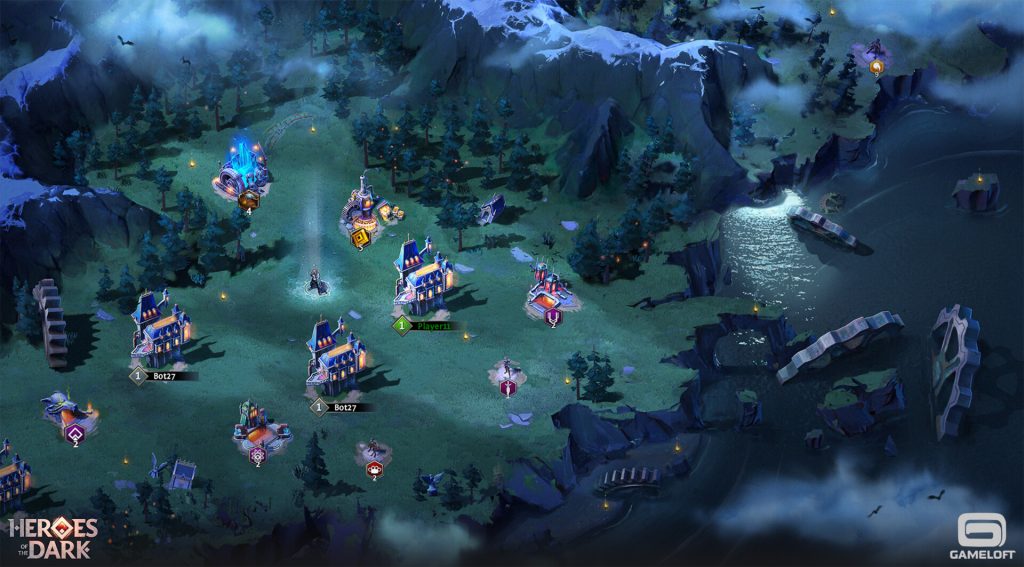Screen dimensions: 1024x567
Task: Tap the purple chevron hexagon marker
Action: [75, 433]
